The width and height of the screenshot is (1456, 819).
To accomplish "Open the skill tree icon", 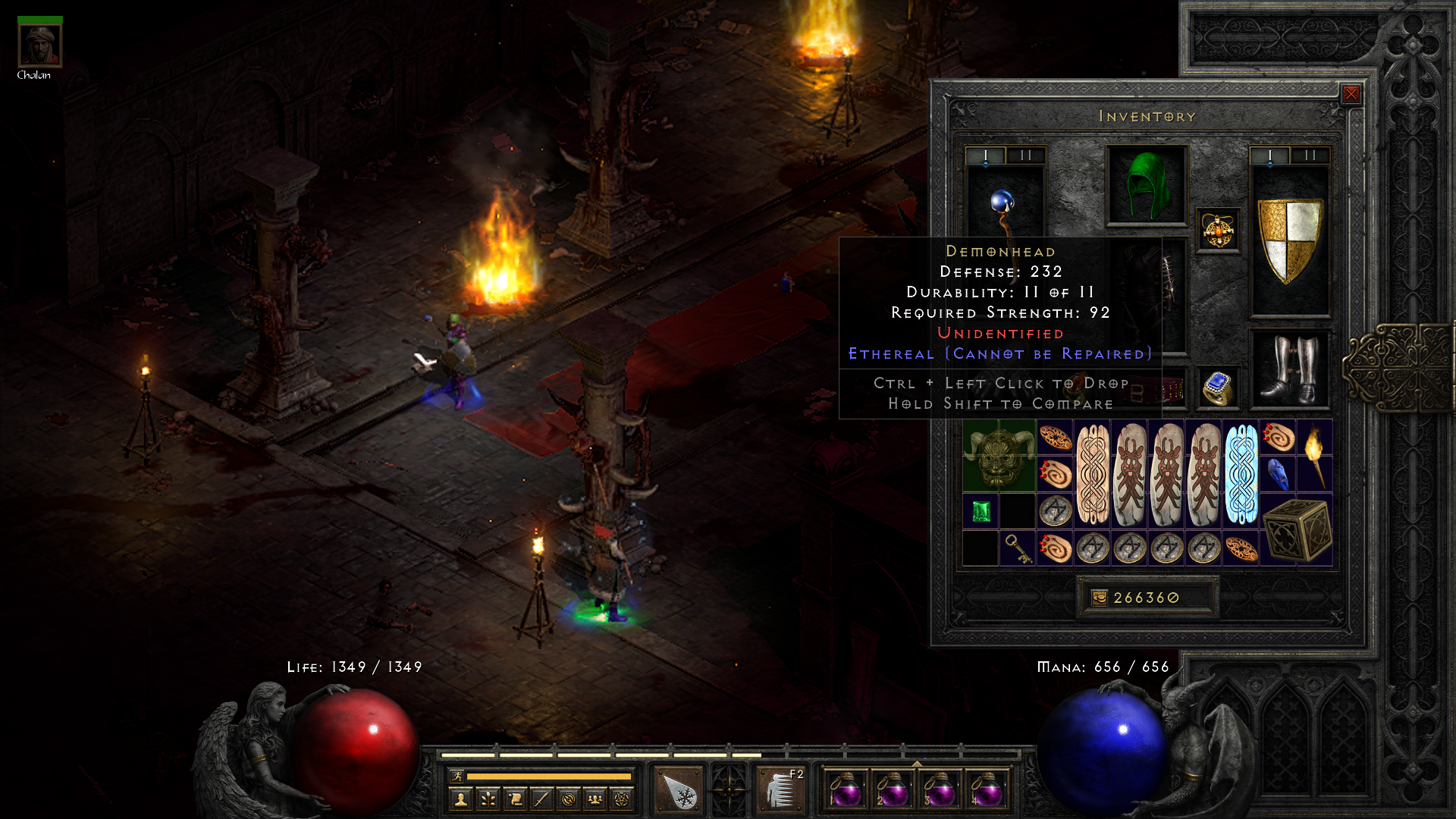I will pos(488,799).
